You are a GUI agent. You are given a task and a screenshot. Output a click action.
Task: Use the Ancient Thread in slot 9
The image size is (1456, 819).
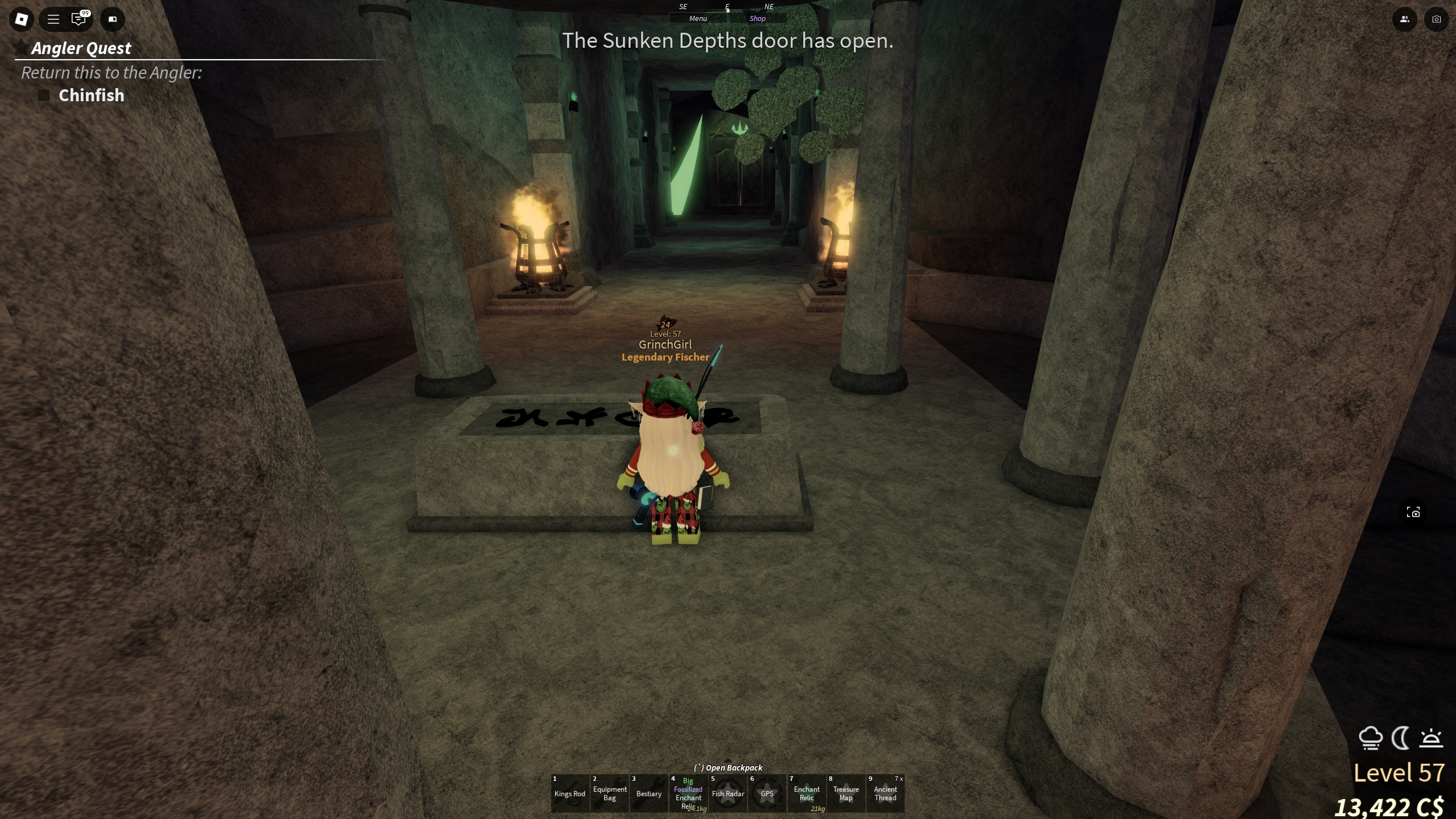tap(886, 793)
